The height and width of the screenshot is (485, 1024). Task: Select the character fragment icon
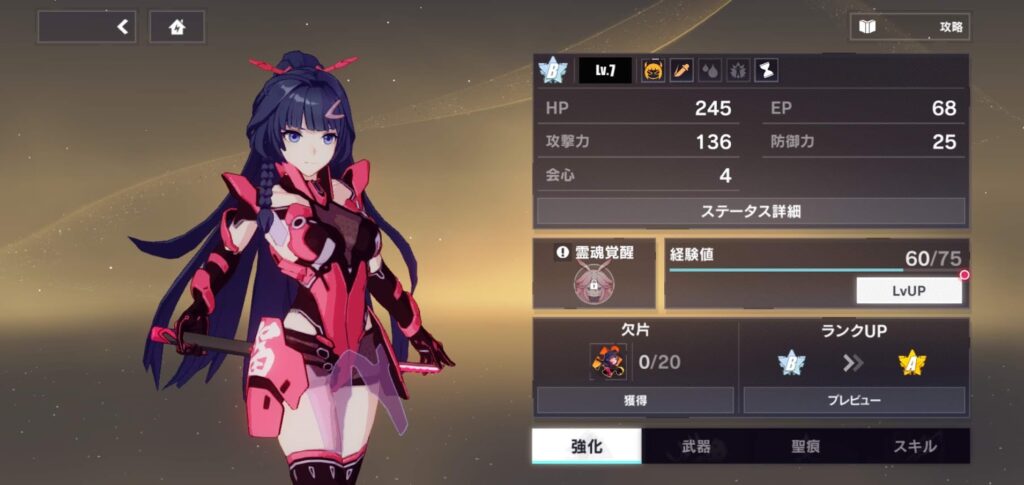pyautogui.click(x=607, y=361)
